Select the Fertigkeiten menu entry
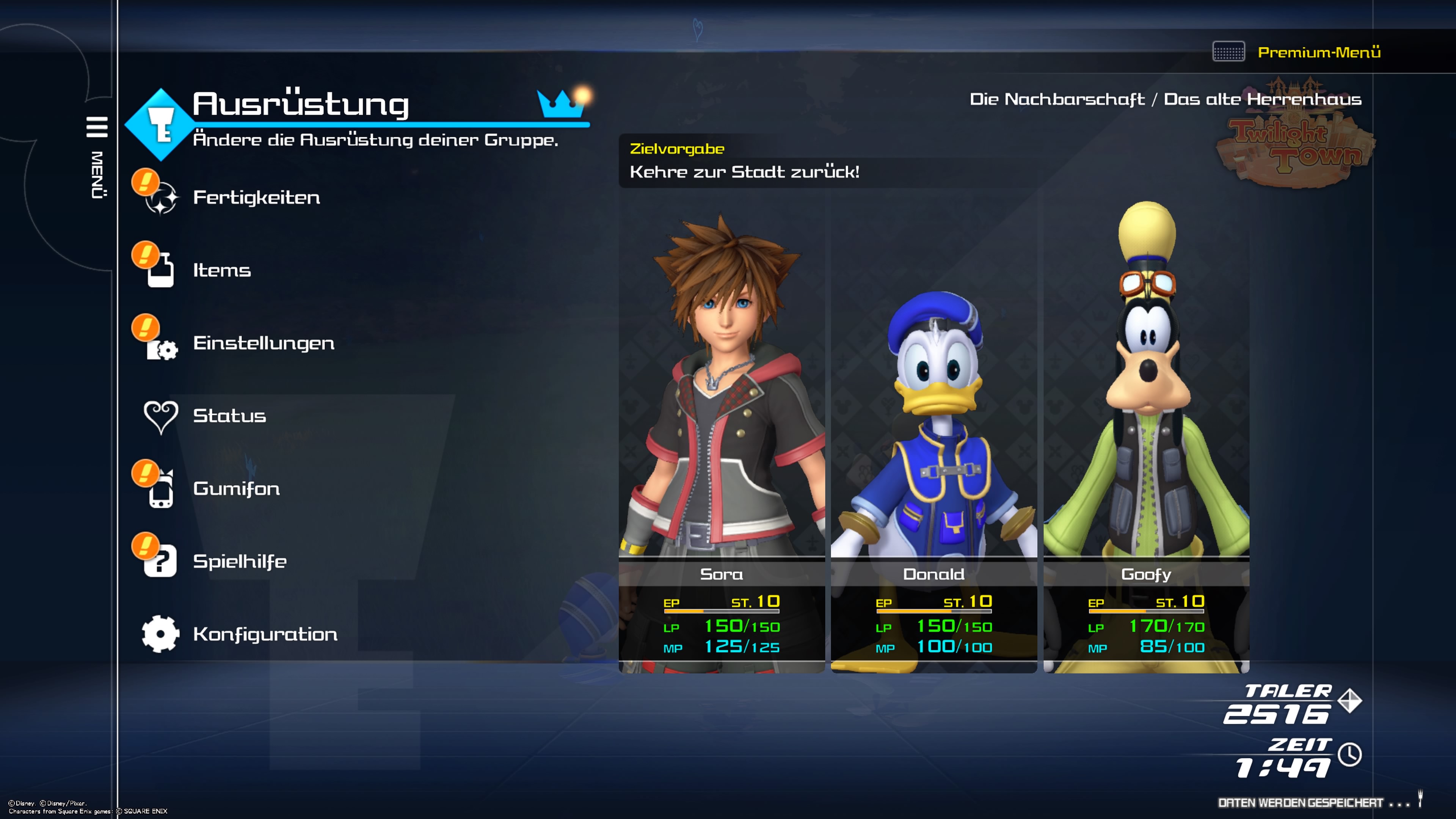This screenshot has width=1456, height=819. [x=256, y=197]
